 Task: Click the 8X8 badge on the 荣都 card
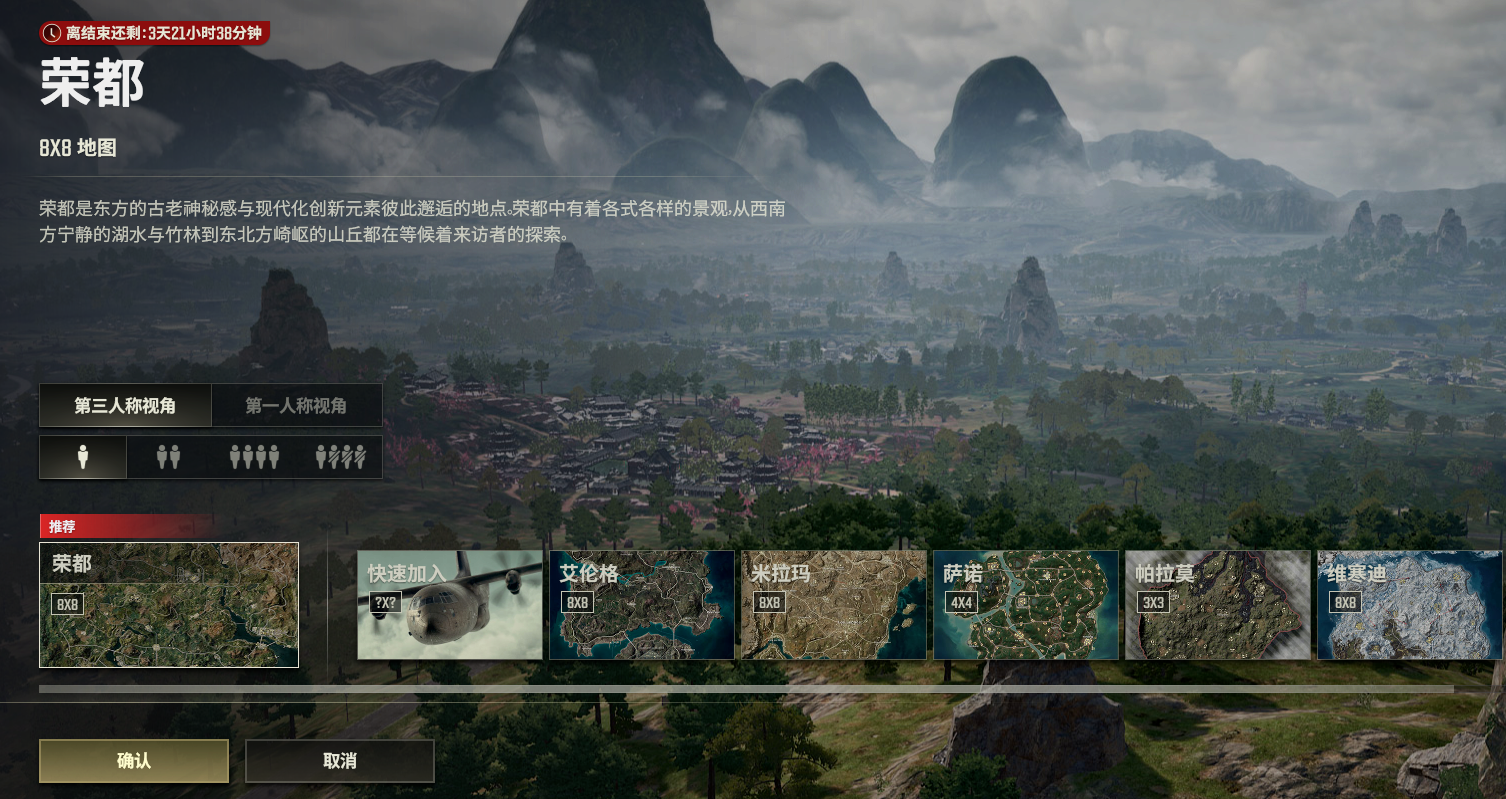[x=68, y=602]
